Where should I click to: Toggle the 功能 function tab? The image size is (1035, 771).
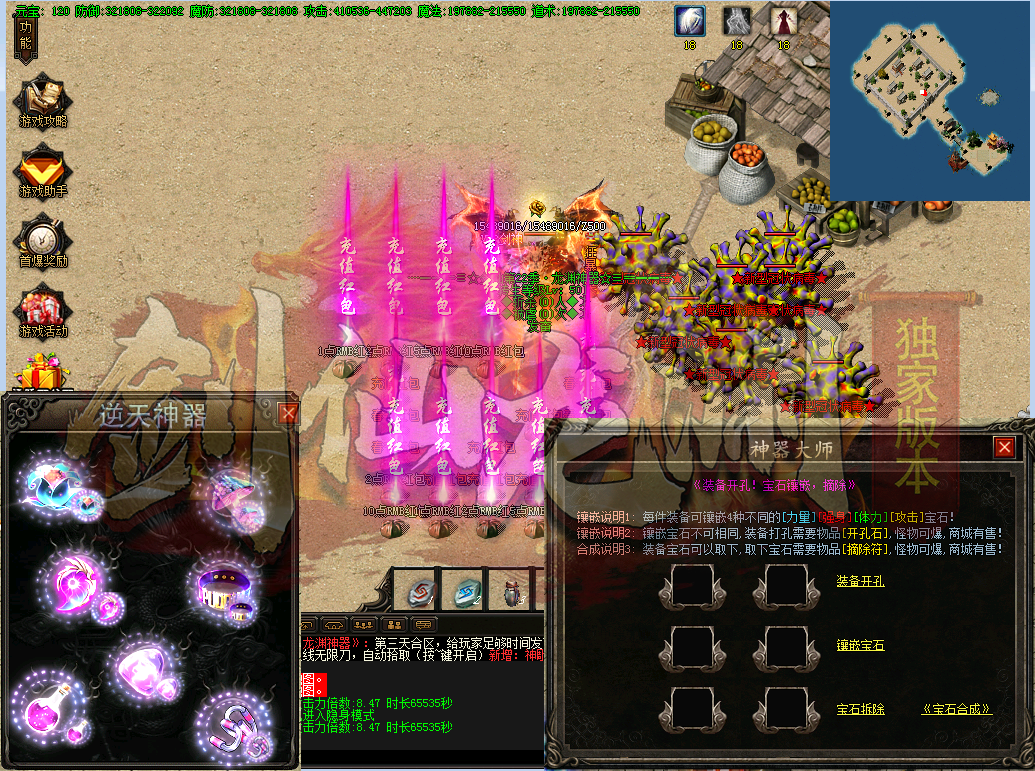(x=26, y=36)
